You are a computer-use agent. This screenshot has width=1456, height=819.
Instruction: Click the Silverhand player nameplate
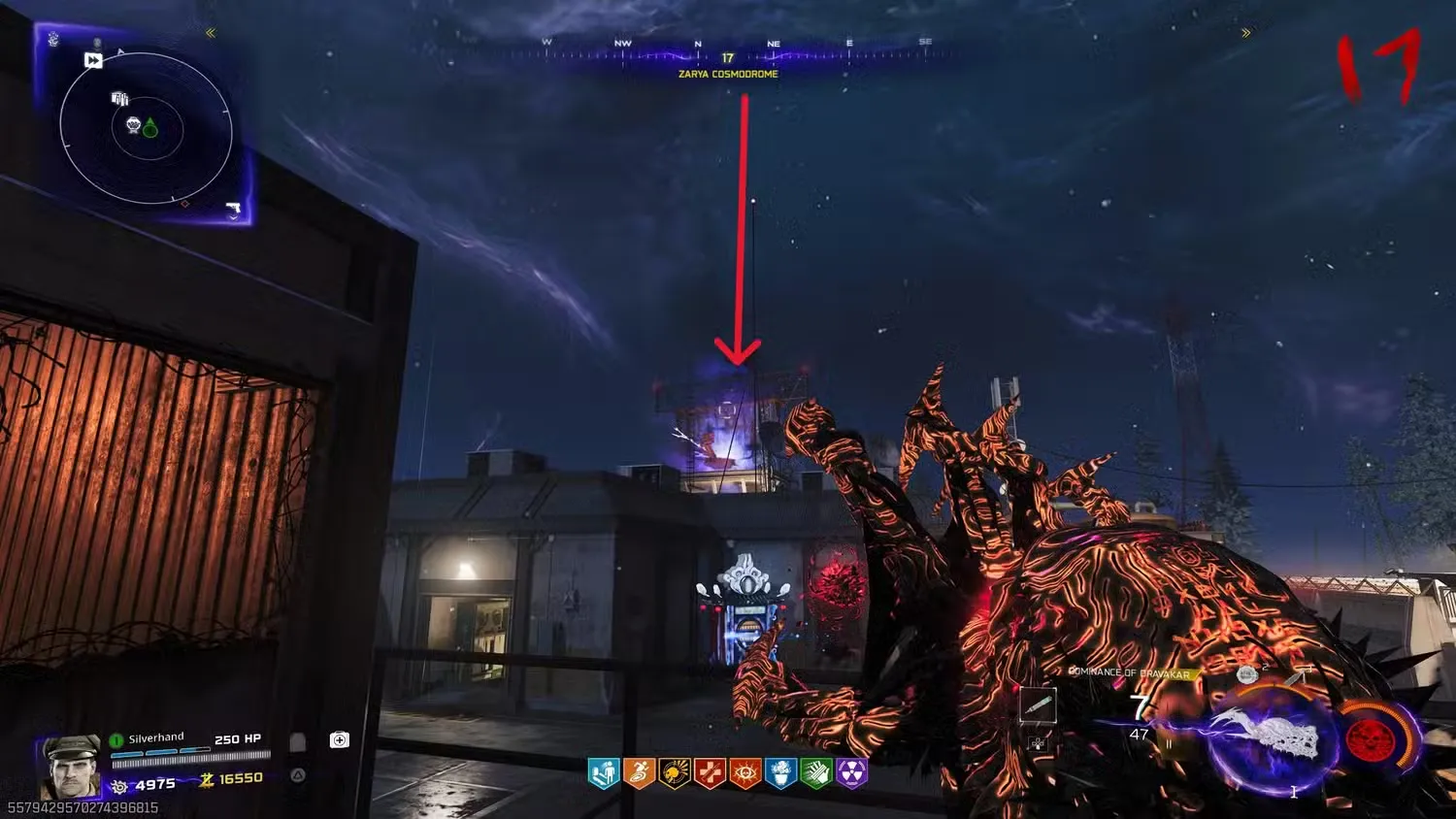[155, 737]
